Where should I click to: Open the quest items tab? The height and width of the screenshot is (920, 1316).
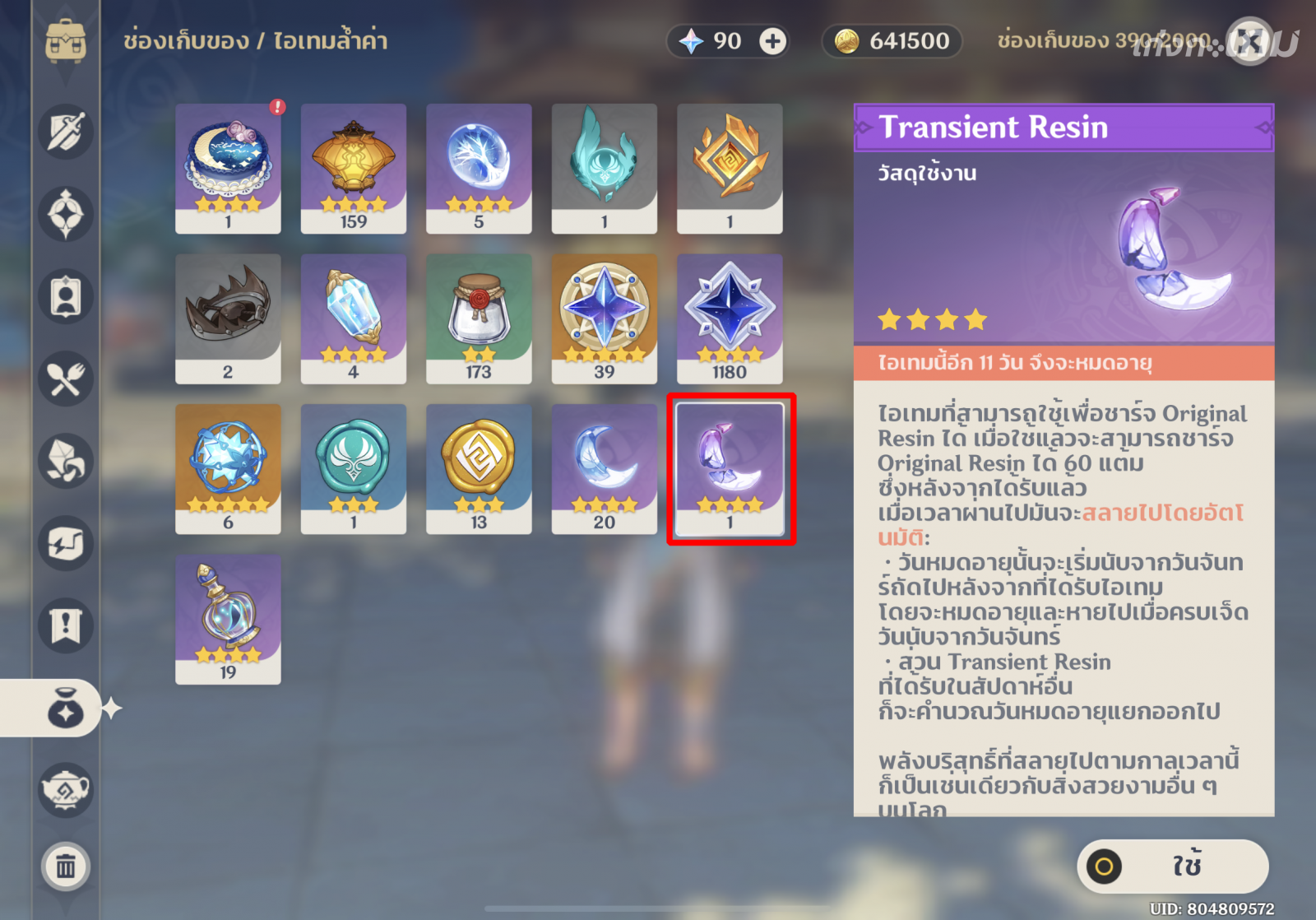(x=66, y=625)
